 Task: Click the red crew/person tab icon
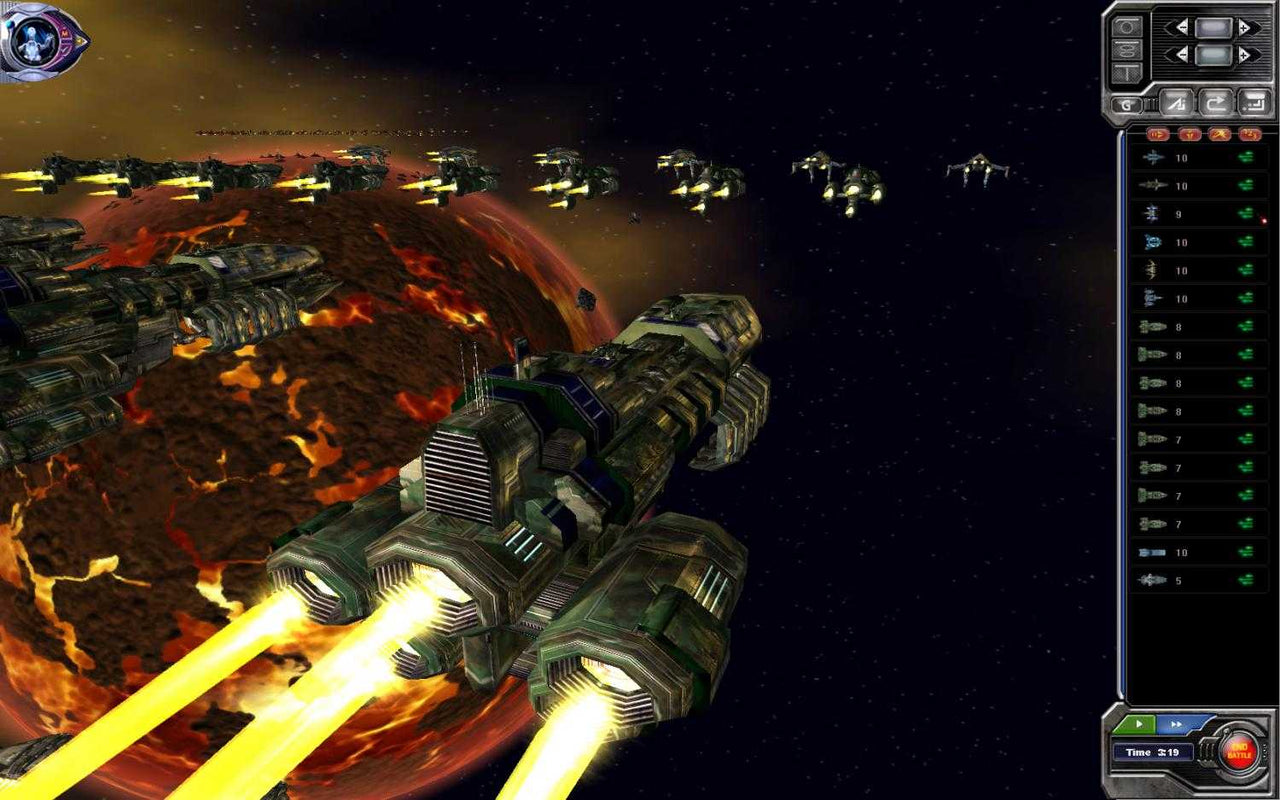click(1191, 134)
